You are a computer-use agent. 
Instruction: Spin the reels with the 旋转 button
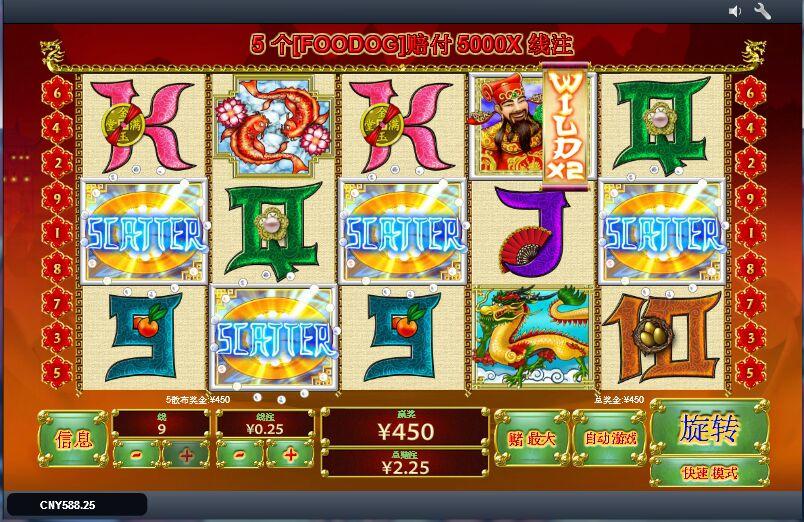[x=709, y=428]
